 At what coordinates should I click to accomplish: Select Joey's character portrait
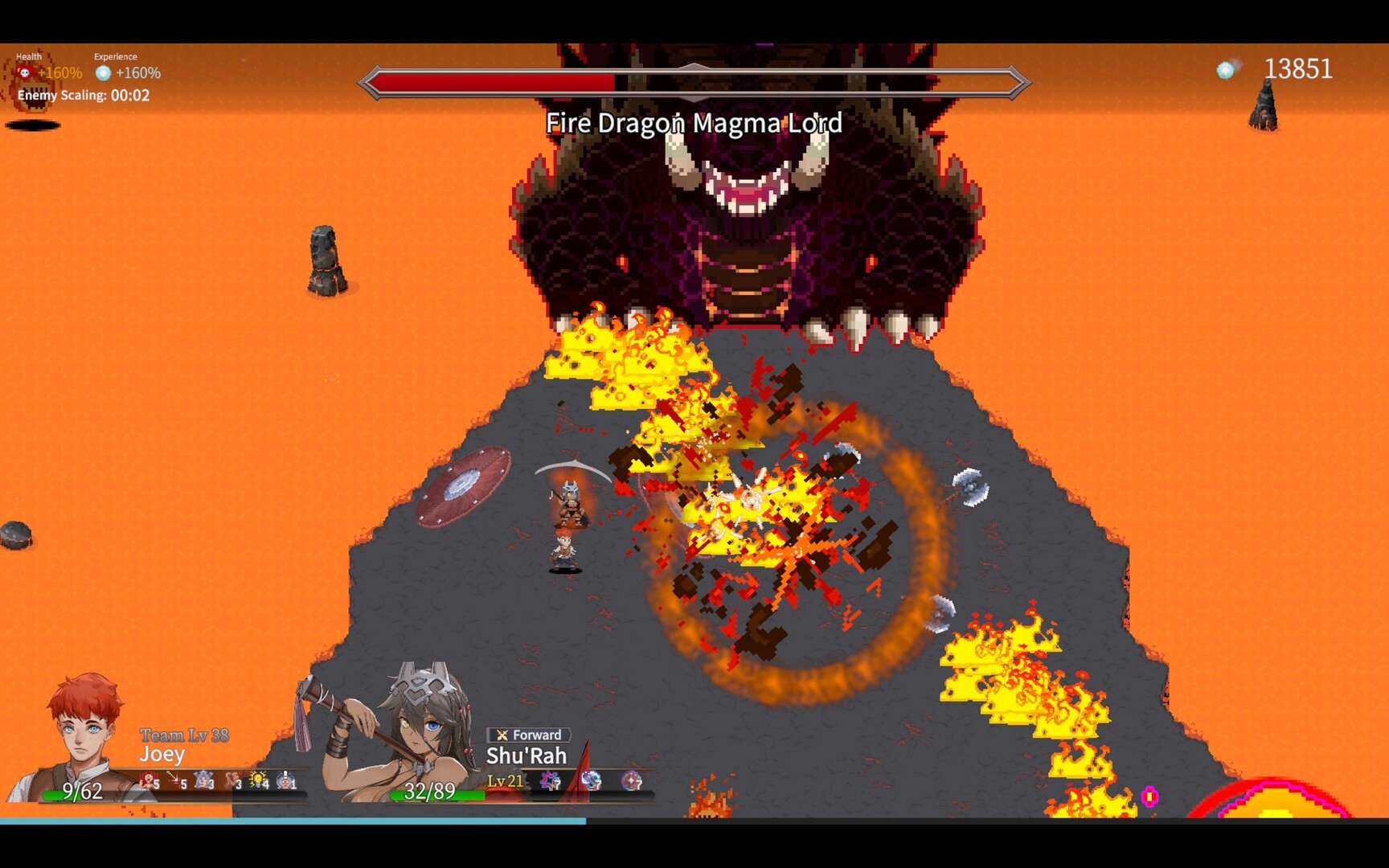point(84,733)
